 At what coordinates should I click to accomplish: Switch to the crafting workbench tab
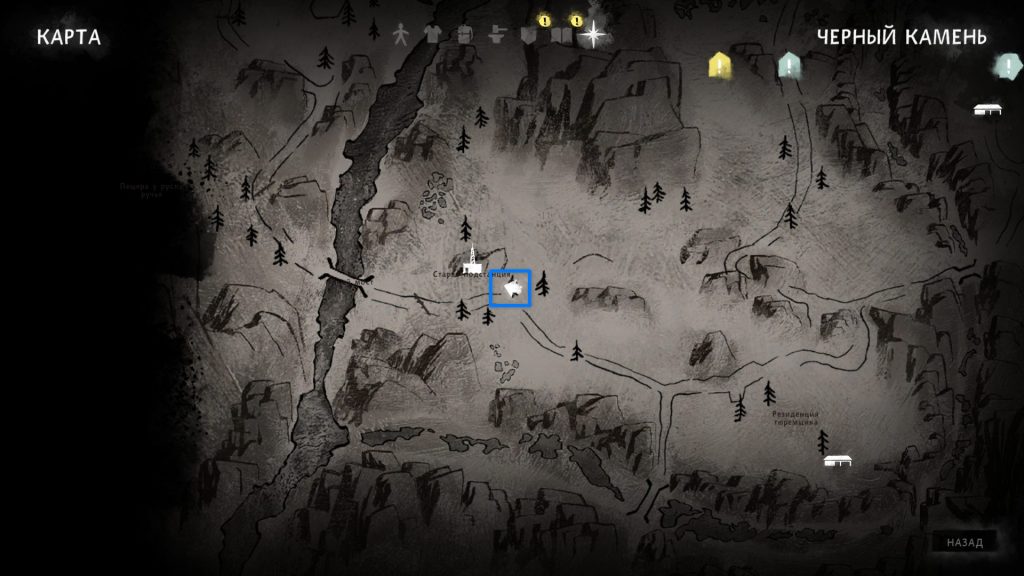(496, 34)
